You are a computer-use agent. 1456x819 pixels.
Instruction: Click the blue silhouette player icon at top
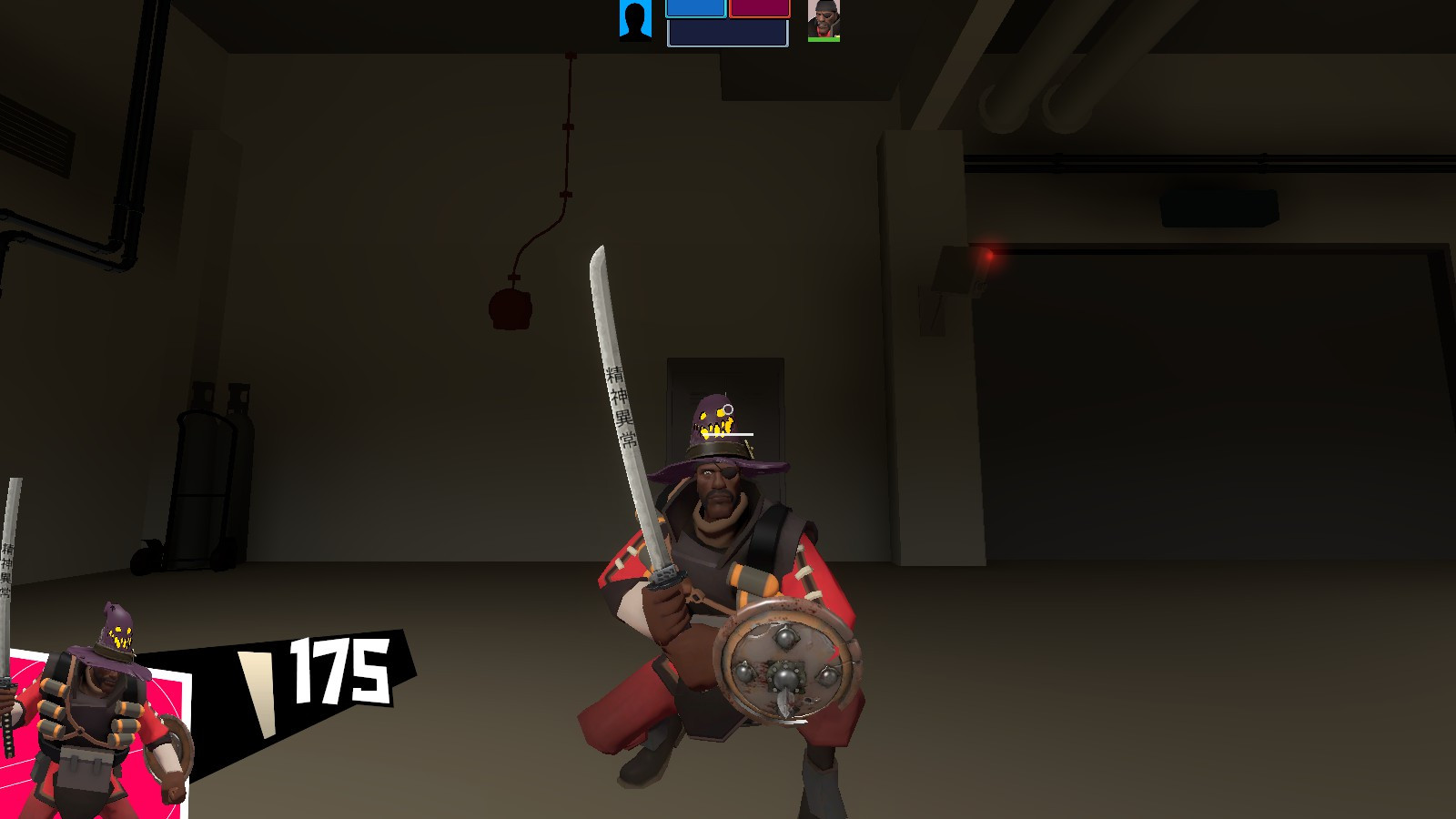[637, 20]
